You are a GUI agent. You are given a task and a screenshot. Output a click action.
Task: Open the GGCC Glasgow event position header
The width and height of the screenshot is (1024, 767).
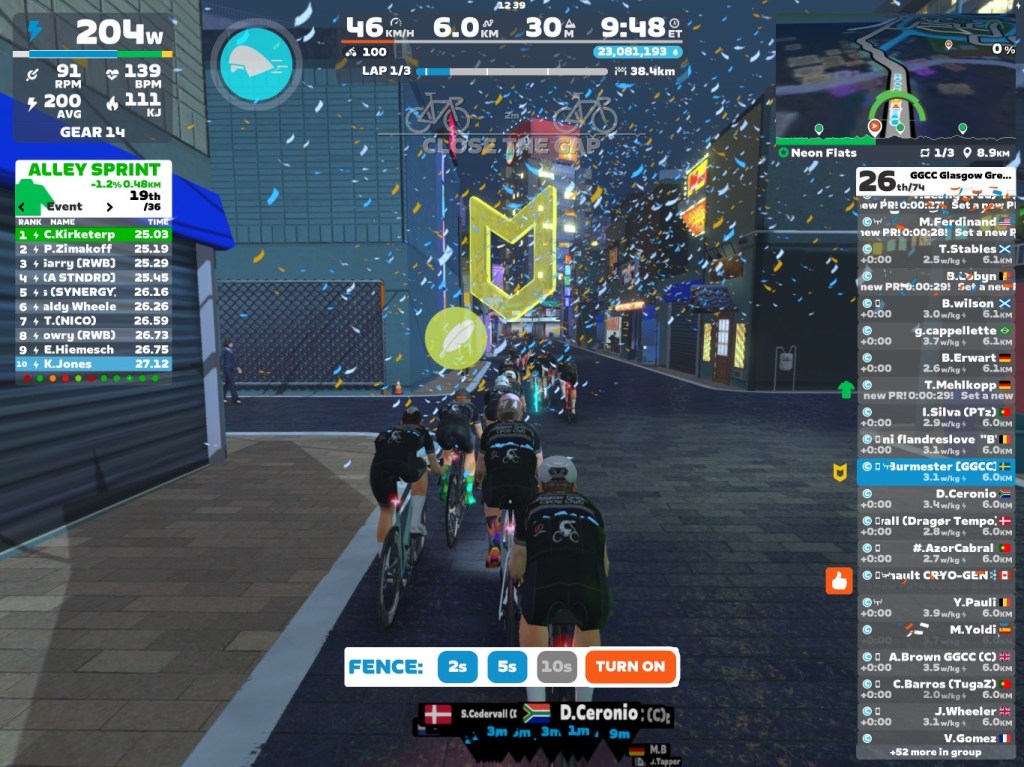[935, 181]
